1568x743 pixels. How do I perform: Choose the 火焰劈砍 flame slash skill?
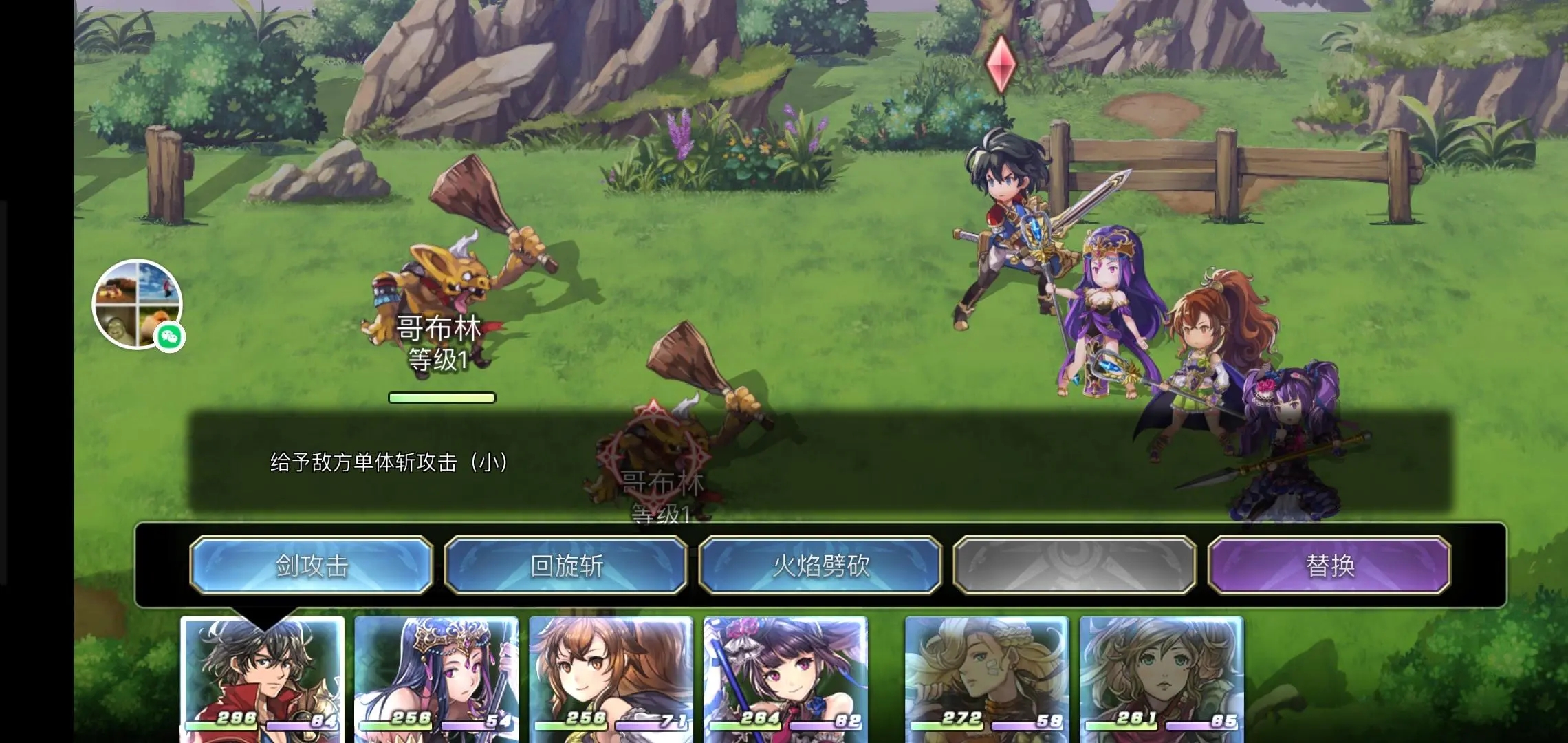click(x=820, y=566)
